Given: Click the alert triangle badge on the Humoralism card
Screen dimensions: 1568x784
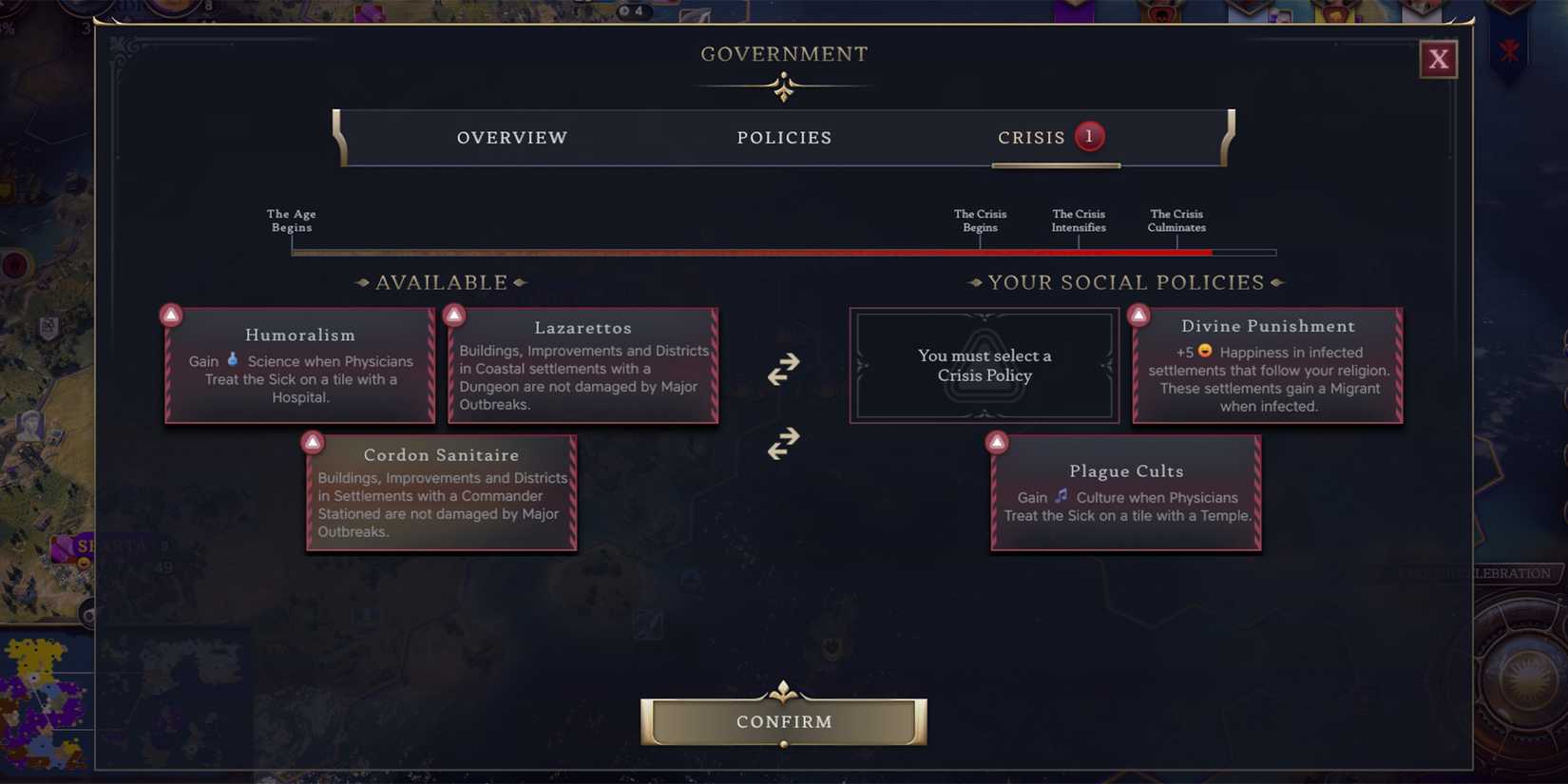Looking at the screenshot, I should [171, 314].
